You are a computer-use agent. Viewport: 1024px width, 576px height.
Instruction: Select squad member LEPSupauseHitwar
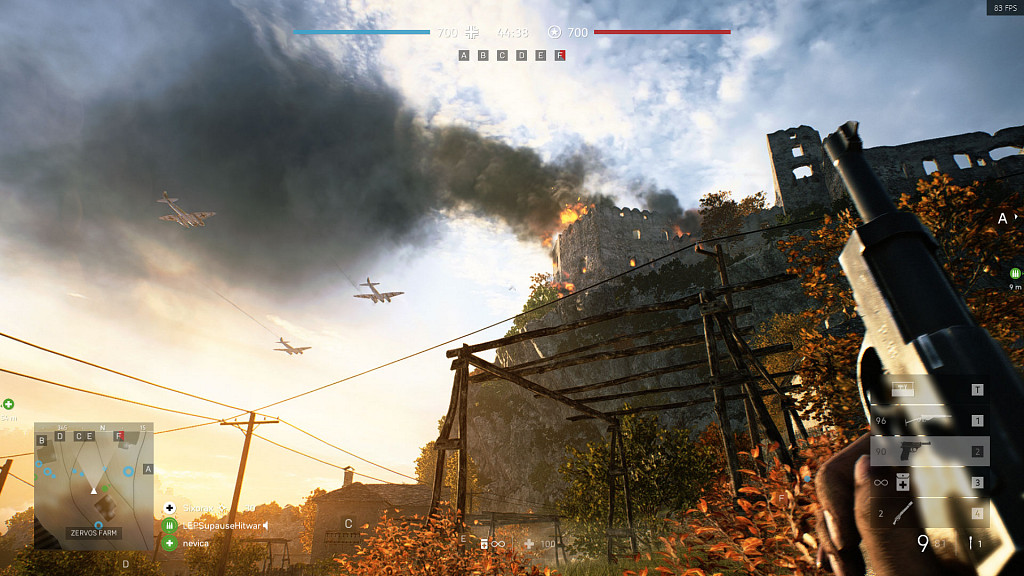[x=213, y=525]
